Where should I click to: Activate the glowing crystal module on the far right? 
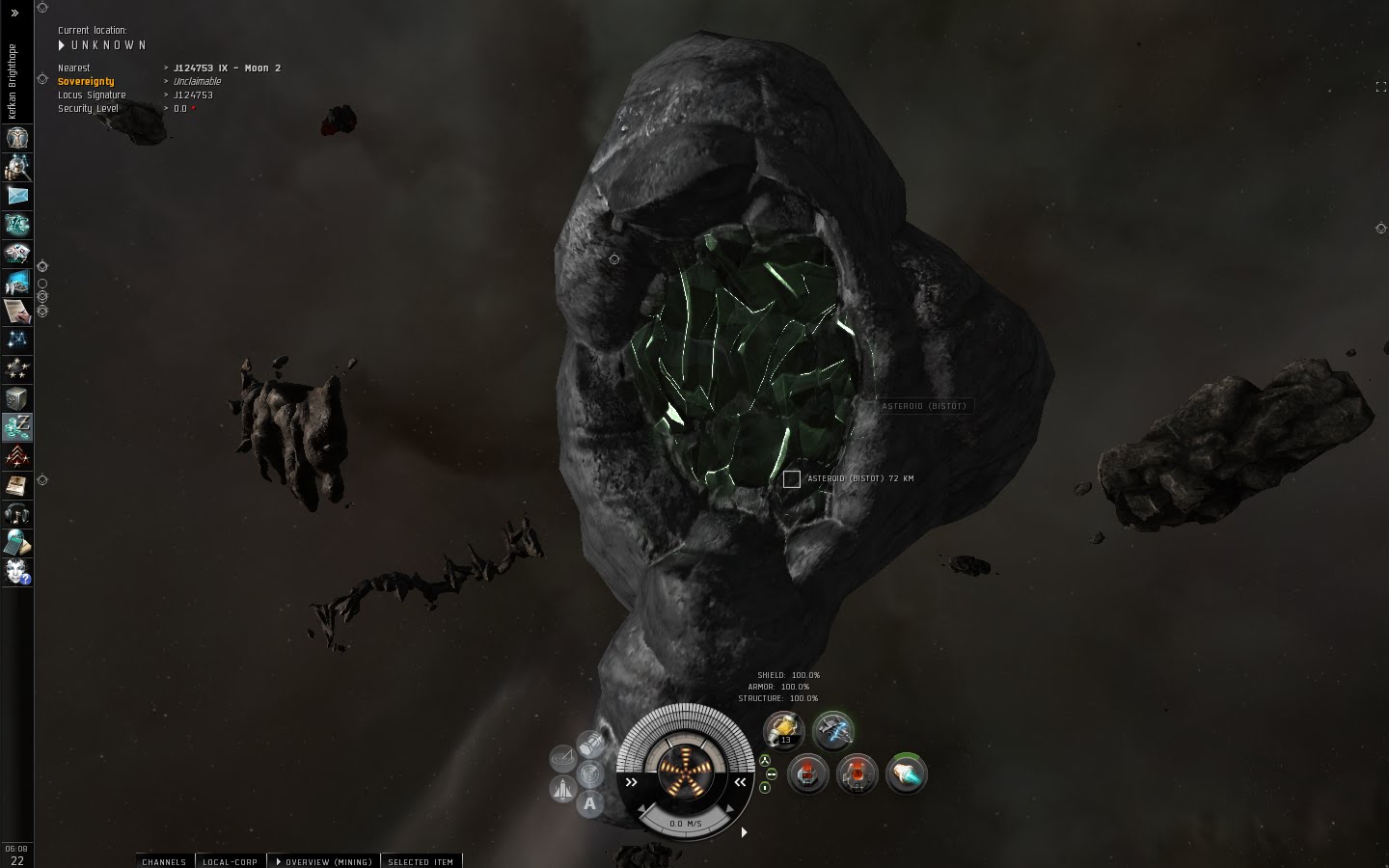tap(907, 773)
